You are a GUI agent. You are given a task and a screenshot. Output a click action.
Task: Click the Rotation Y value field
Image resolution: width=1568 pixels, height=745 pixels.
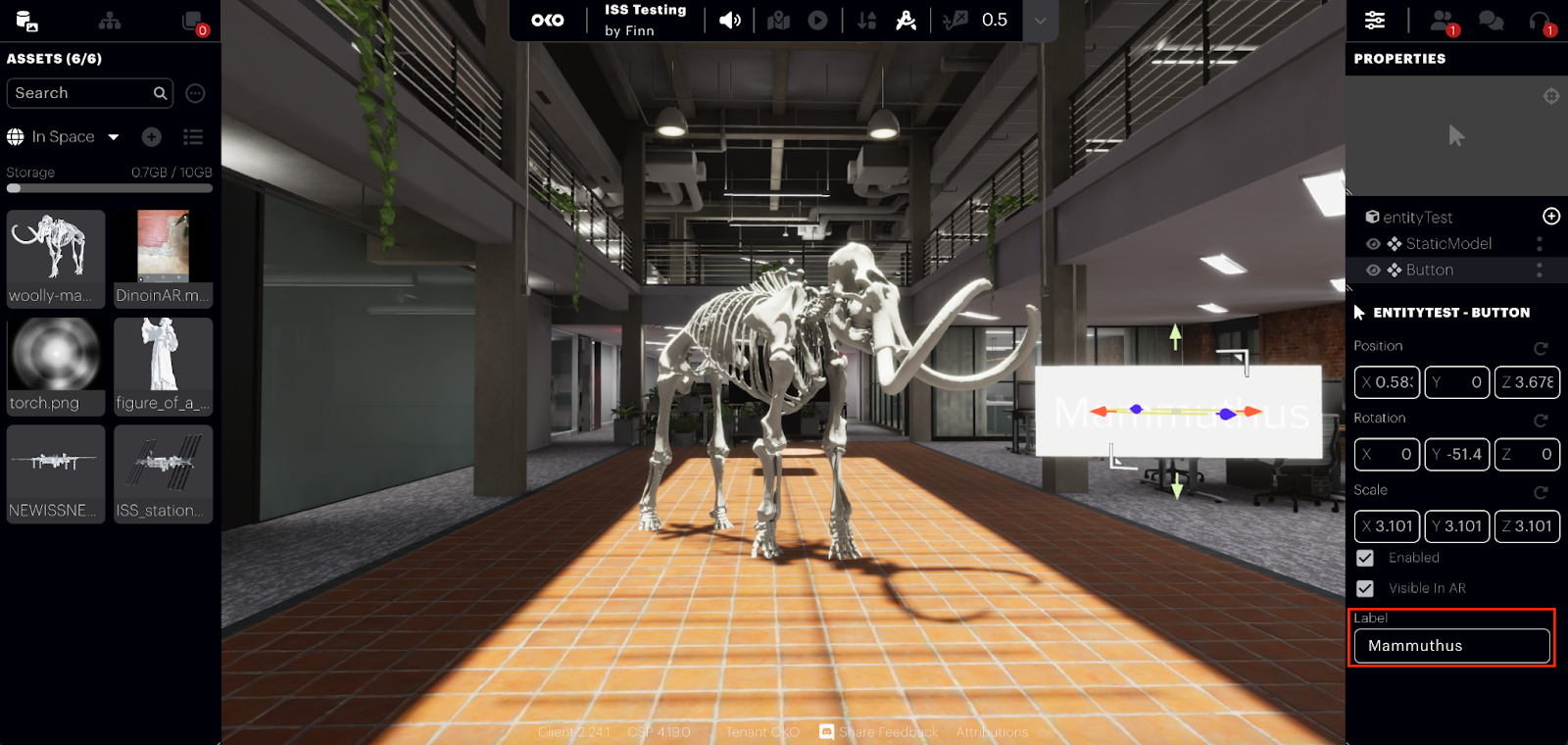[1457, 454]
